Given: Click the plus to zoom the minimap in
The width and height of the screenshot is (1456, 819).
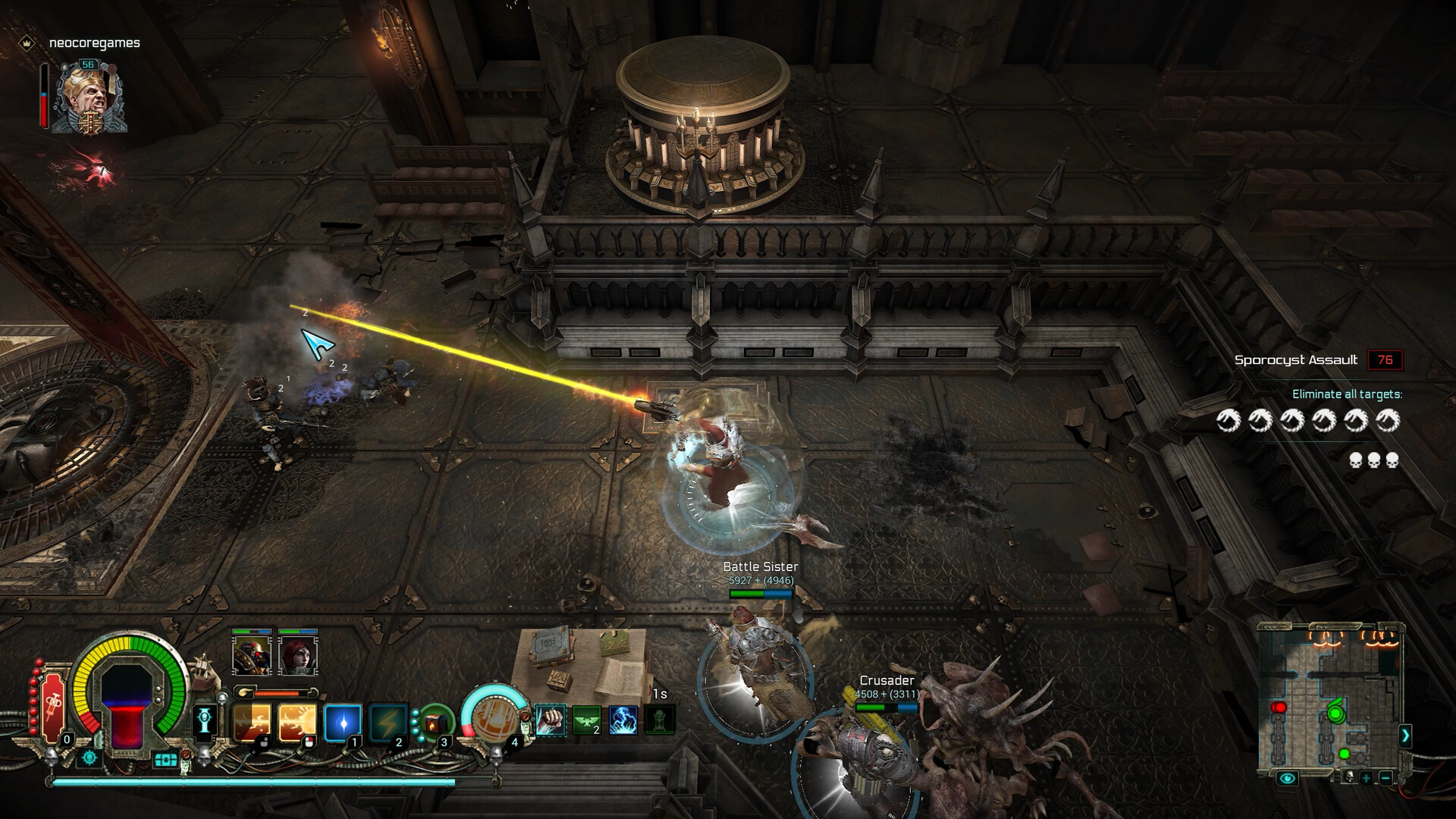Looking at the screenshot, I should tap(1366, 778).
